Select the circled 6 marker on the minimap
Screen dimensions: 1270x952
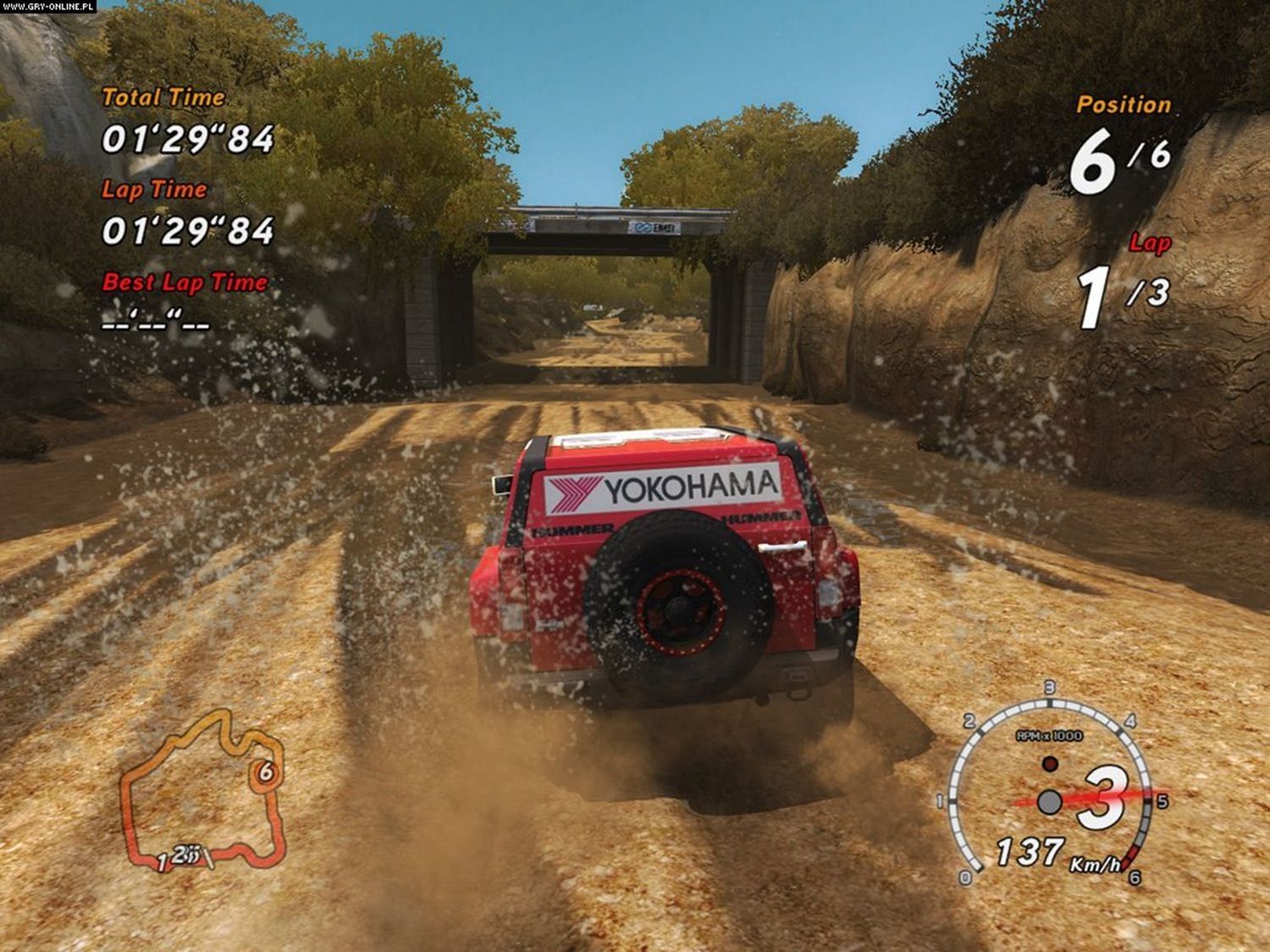pos(266,772)
